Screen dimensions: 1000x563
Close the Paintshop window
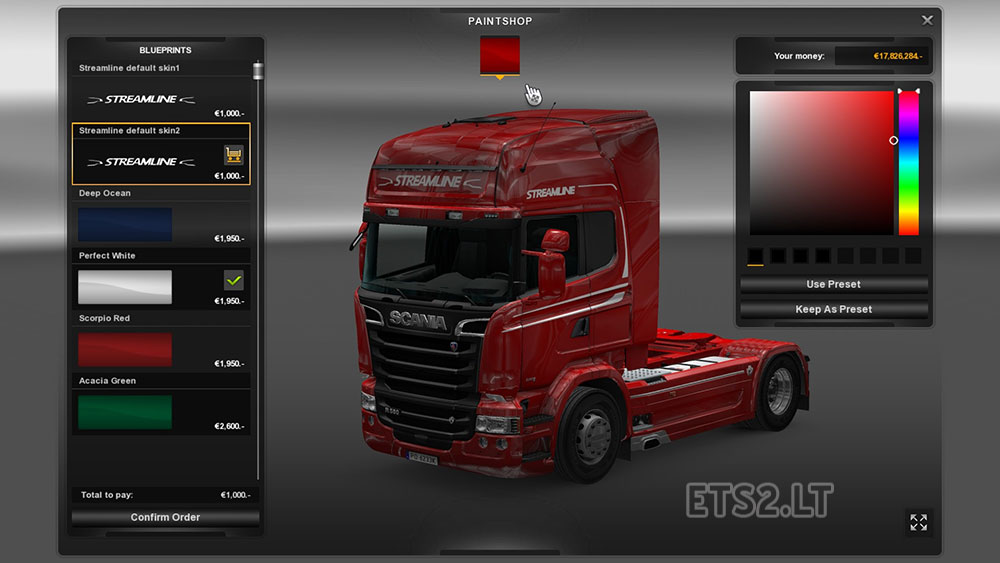coord(927,20)
